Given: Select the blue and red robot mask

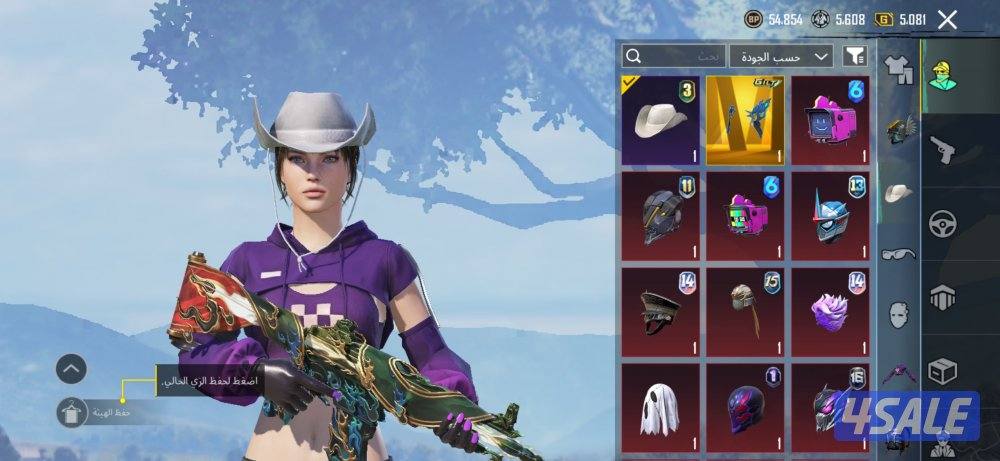Looking at the screenshot, I should (x=832, y=215).
